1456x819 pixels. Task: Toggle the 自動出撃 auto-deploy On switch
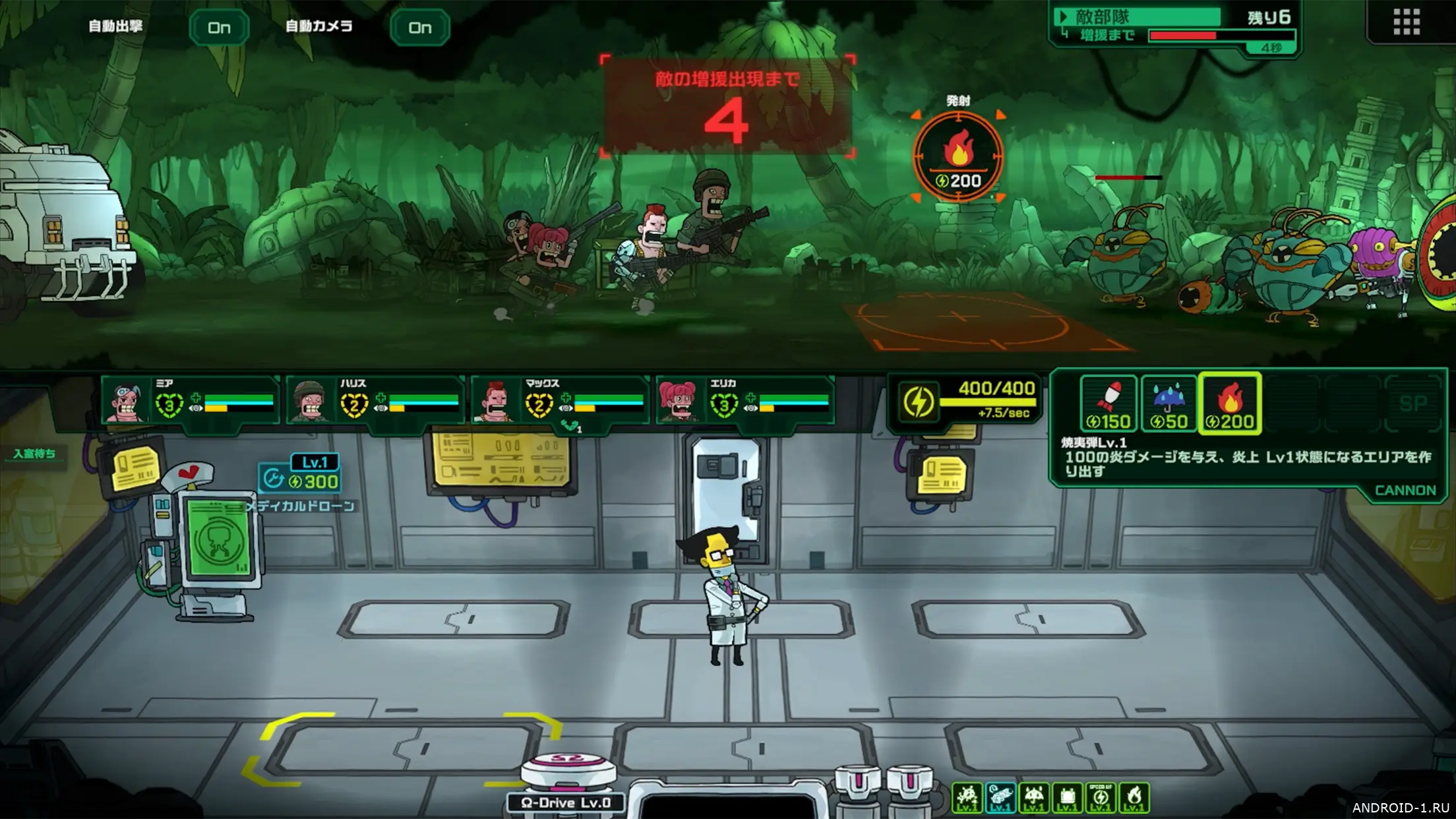(x=219, y=28)
